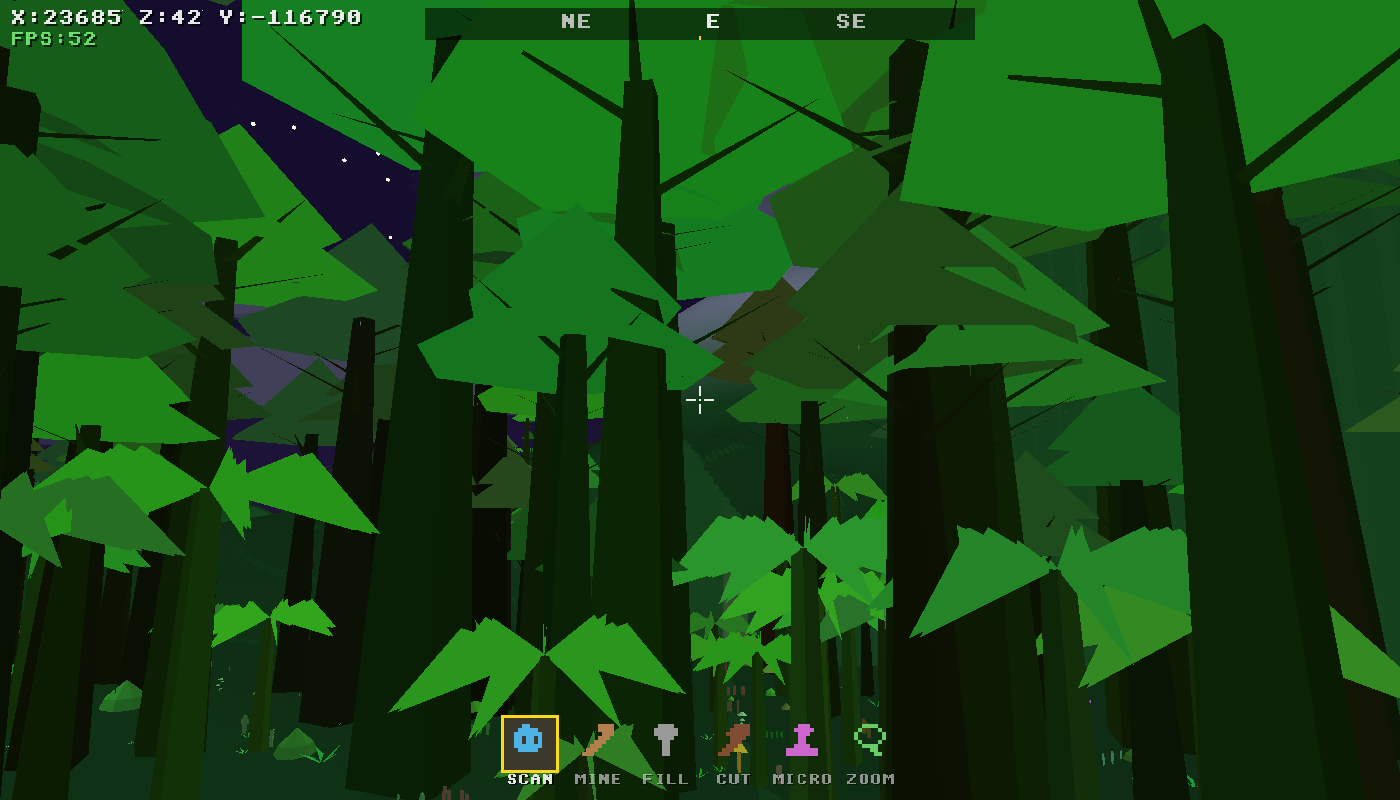This screenshot has height=800, width=1400.
Task: Click the yellow-highlighted active tool slot
Action: (x=529, y=741)
